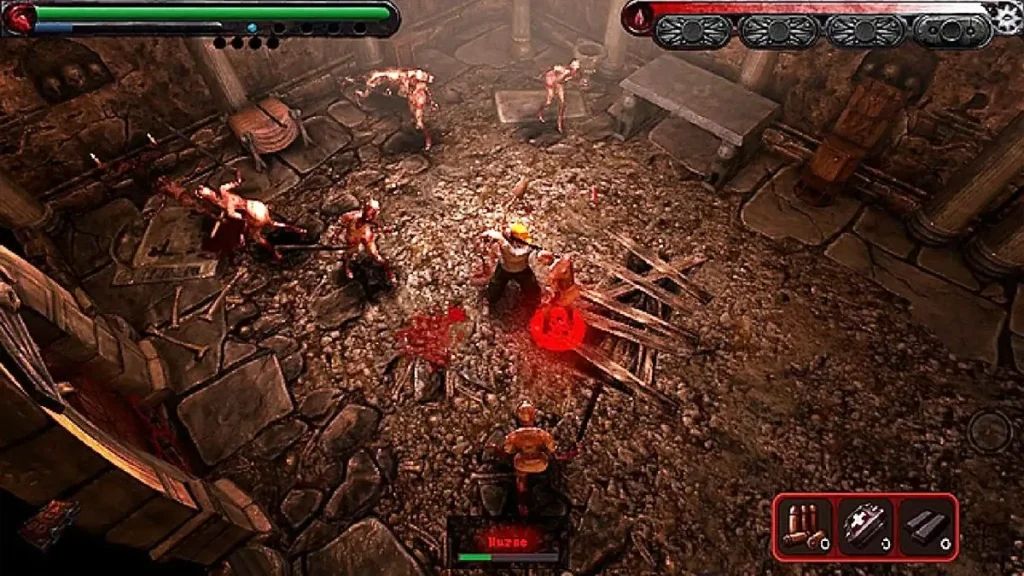Viewport: 1024px width, 576px height.
Task: Use the medkit item slot
Action: pyautogui.click(x=865, y=526)
